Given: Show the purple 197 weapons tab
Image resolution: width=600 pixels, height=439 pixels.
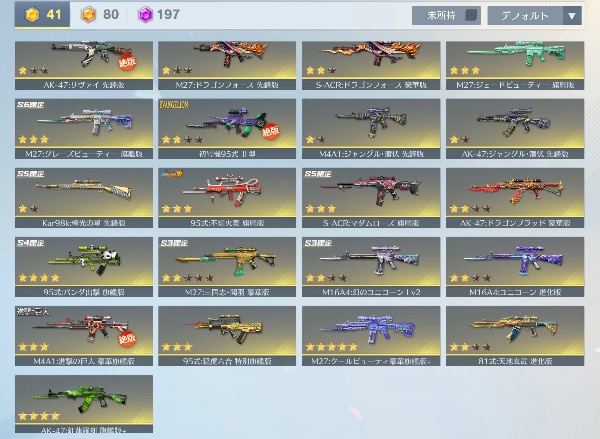Looking at the screenshot, I should pos(159,15).
